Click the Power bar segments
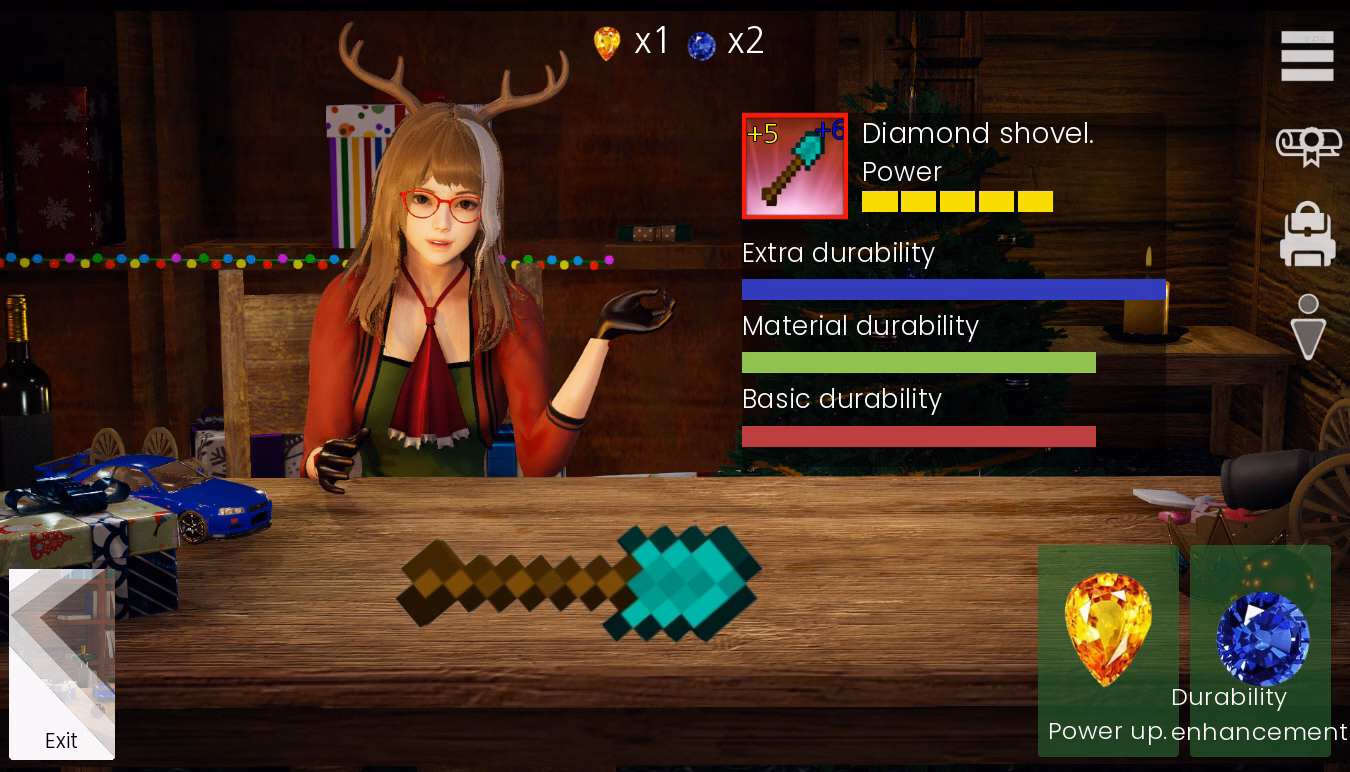Viewport: 1350px width, 772px height. (957, 201)
